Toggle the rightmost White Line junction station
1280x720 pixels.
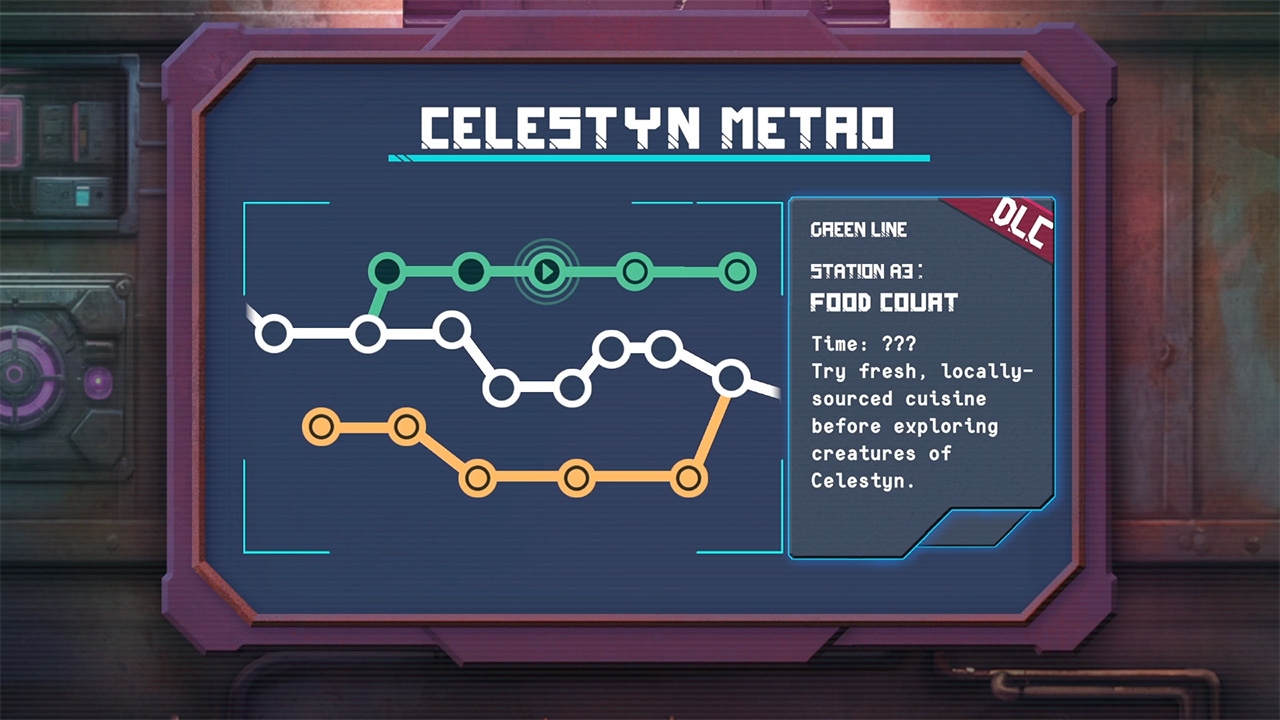click(733, 378)
